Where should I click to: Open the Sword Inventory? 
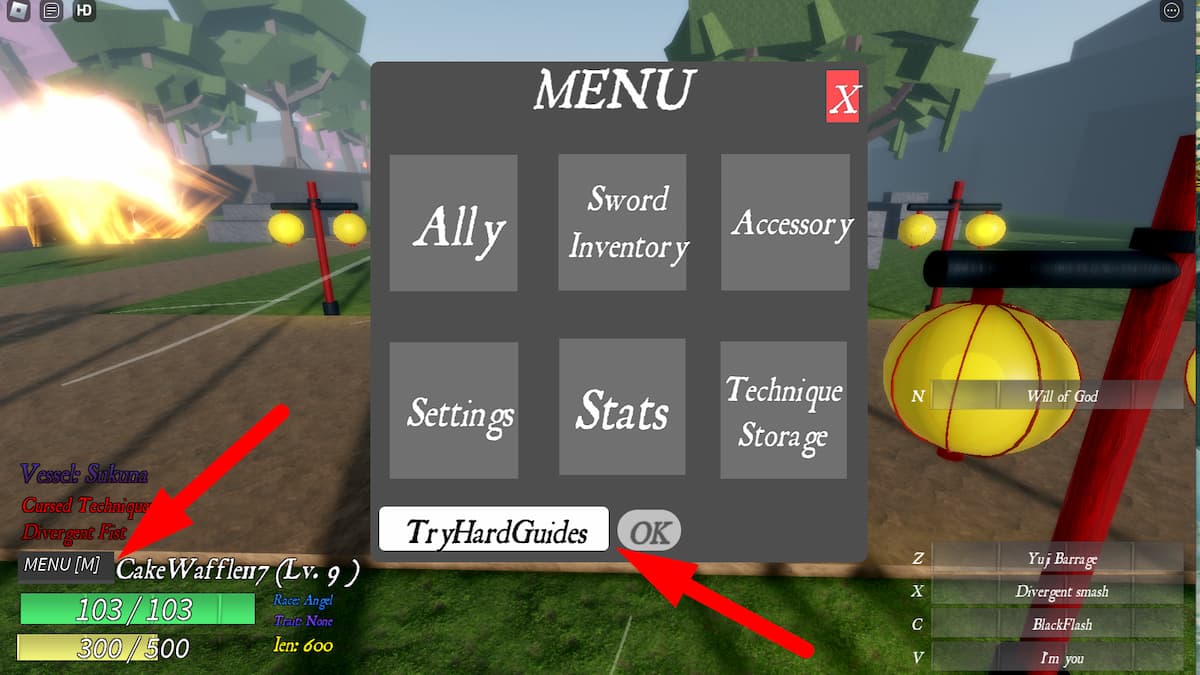pyautogui.click(x=622, y=223)
